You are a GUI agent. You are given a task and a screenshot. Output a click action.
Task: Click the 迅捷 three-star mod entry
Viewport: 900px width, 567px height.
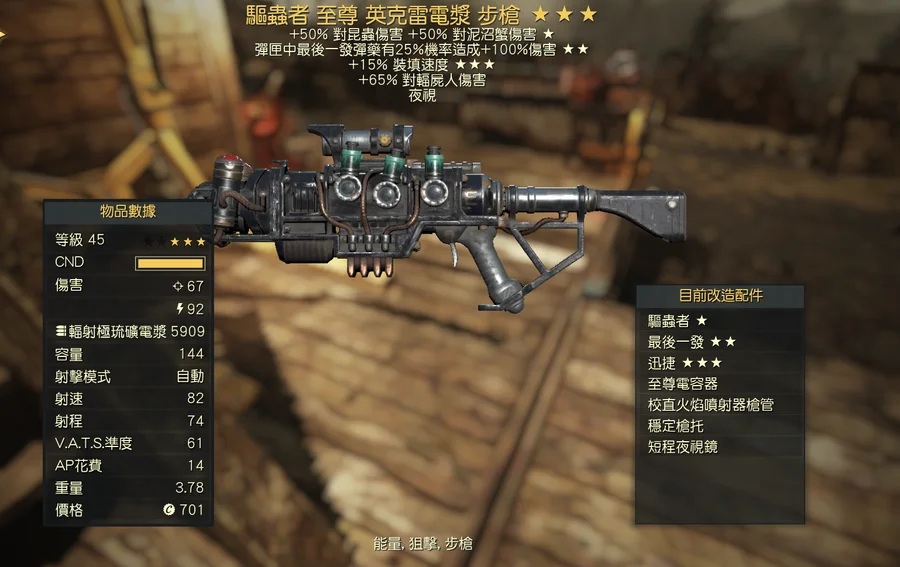point(719,363)
